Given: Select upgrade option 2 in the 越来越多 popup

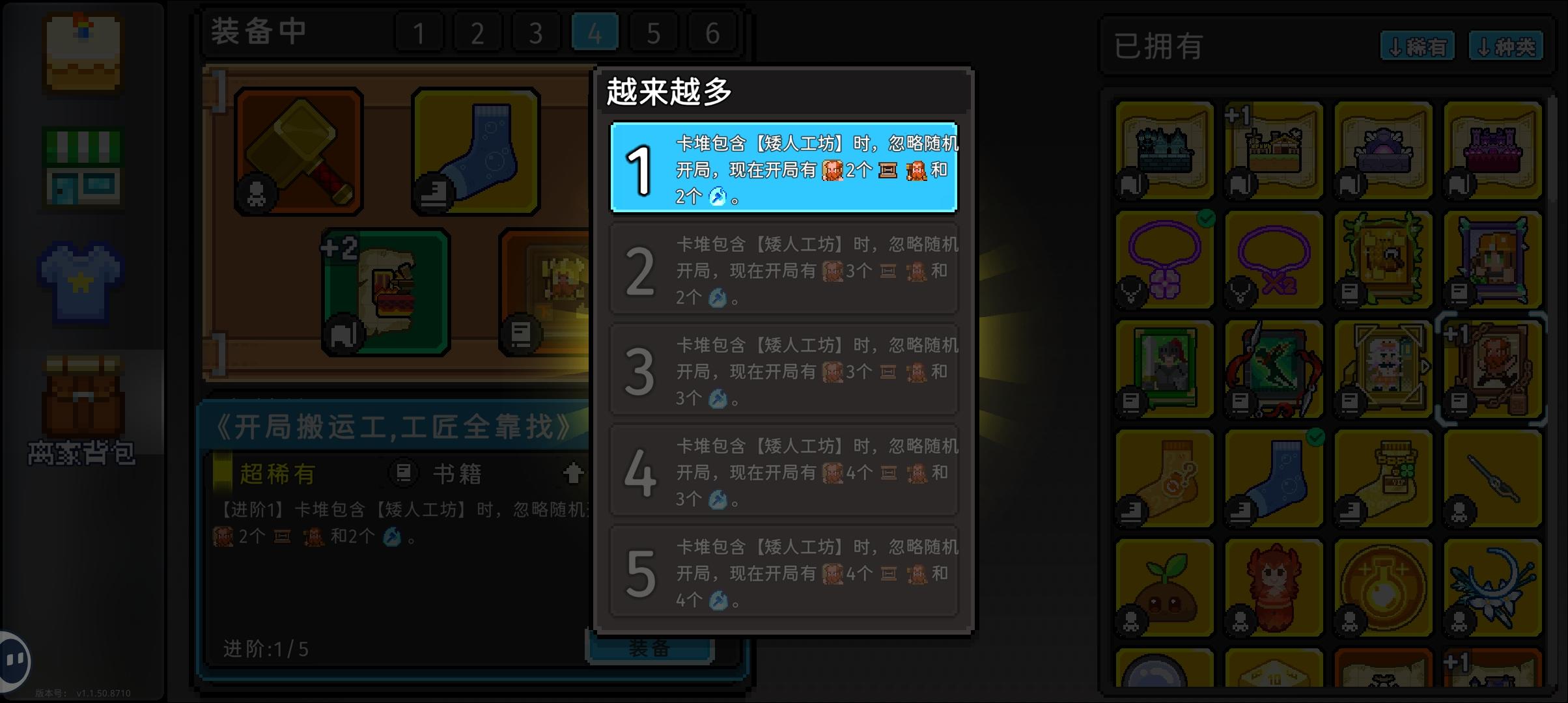Looking at the screenshot, I should click(x=782, y=269).
